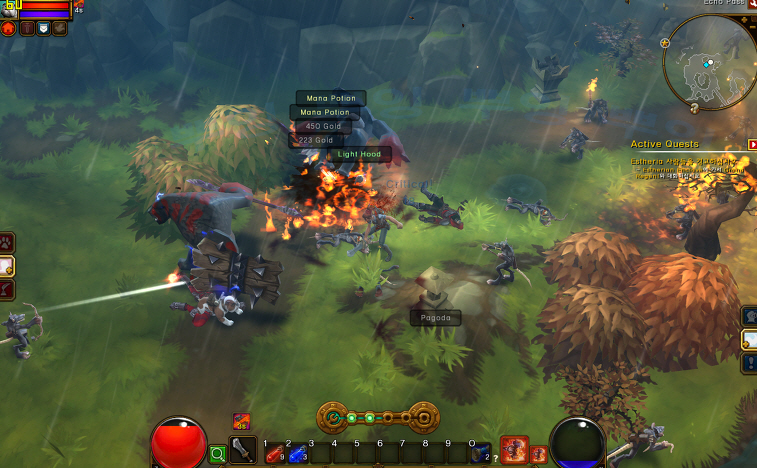Collapse the Active Quests tracker arrow
The image size is (757, 468).
(752, 144)
